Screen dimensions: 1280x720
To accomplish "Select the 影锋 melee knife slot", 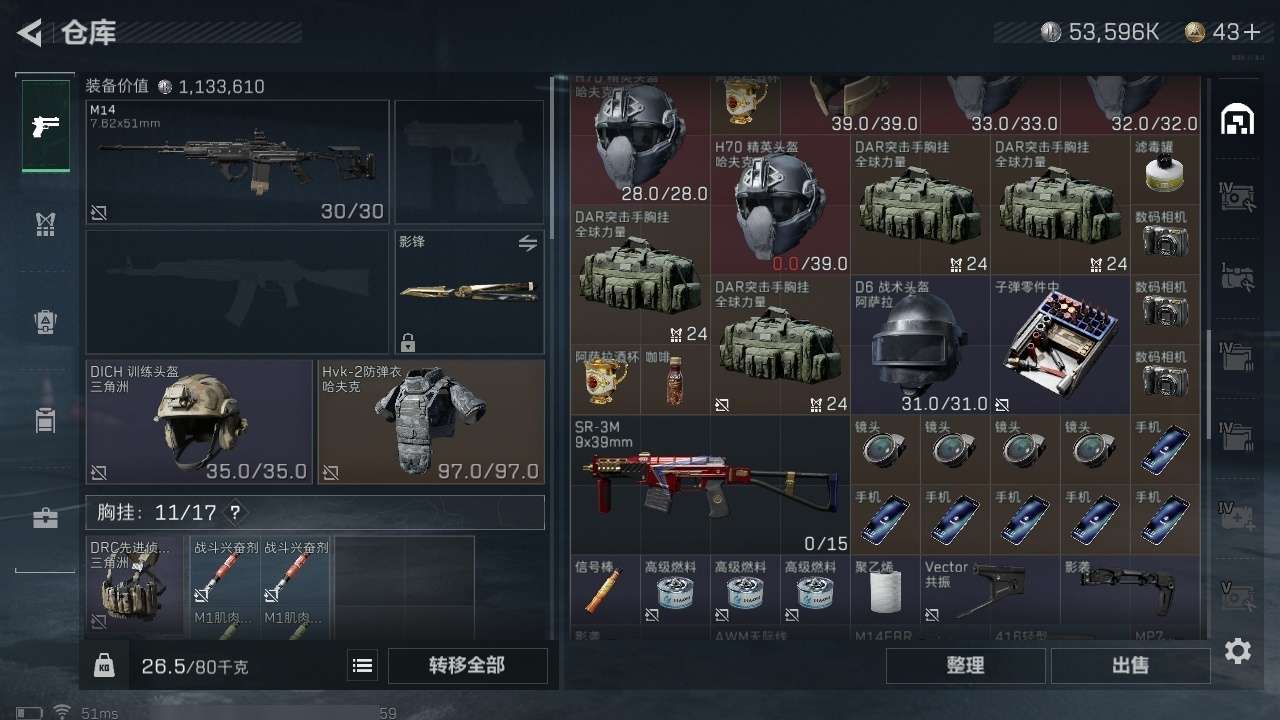I will point(470,292).
